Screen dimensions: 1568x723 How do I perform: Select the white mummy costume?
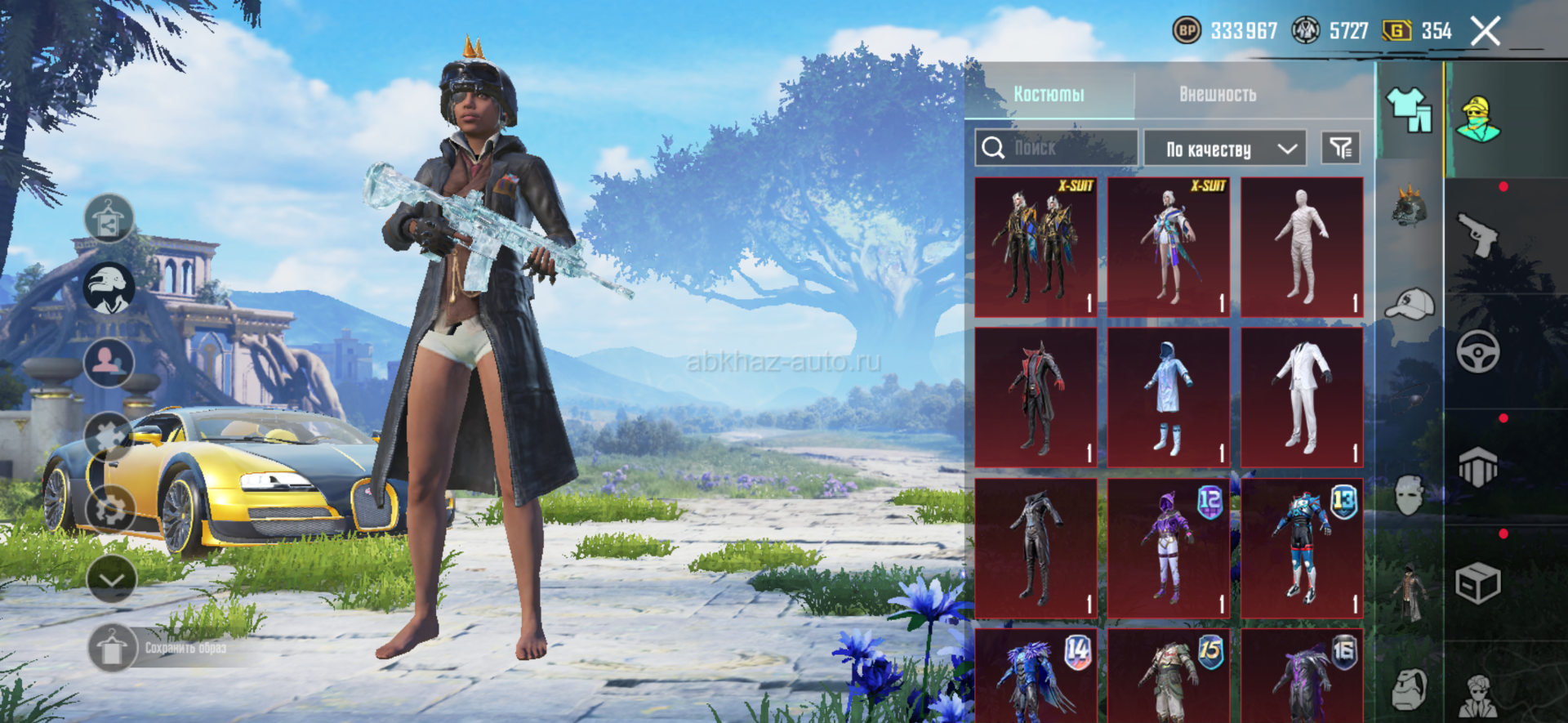[x=1302, y=247]
